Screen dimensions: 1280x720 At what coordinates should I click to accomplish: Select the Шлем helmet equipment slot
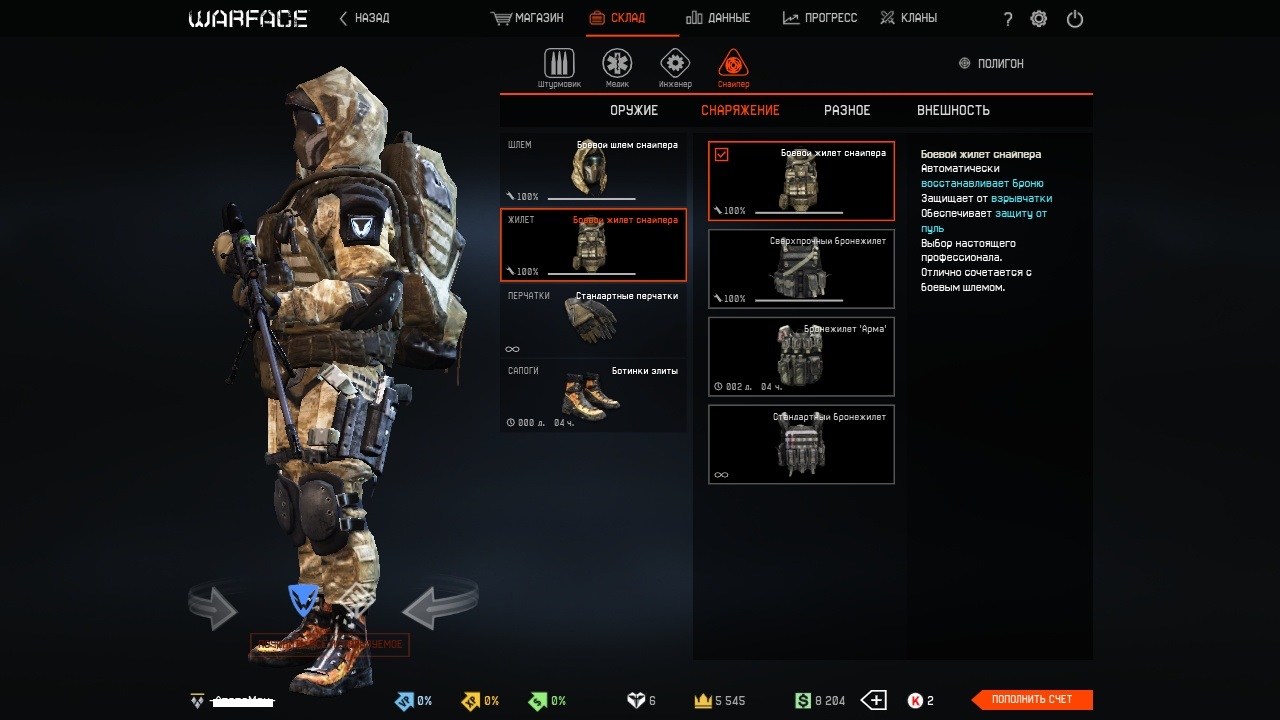pyautogui.click(x=593, y=170)
